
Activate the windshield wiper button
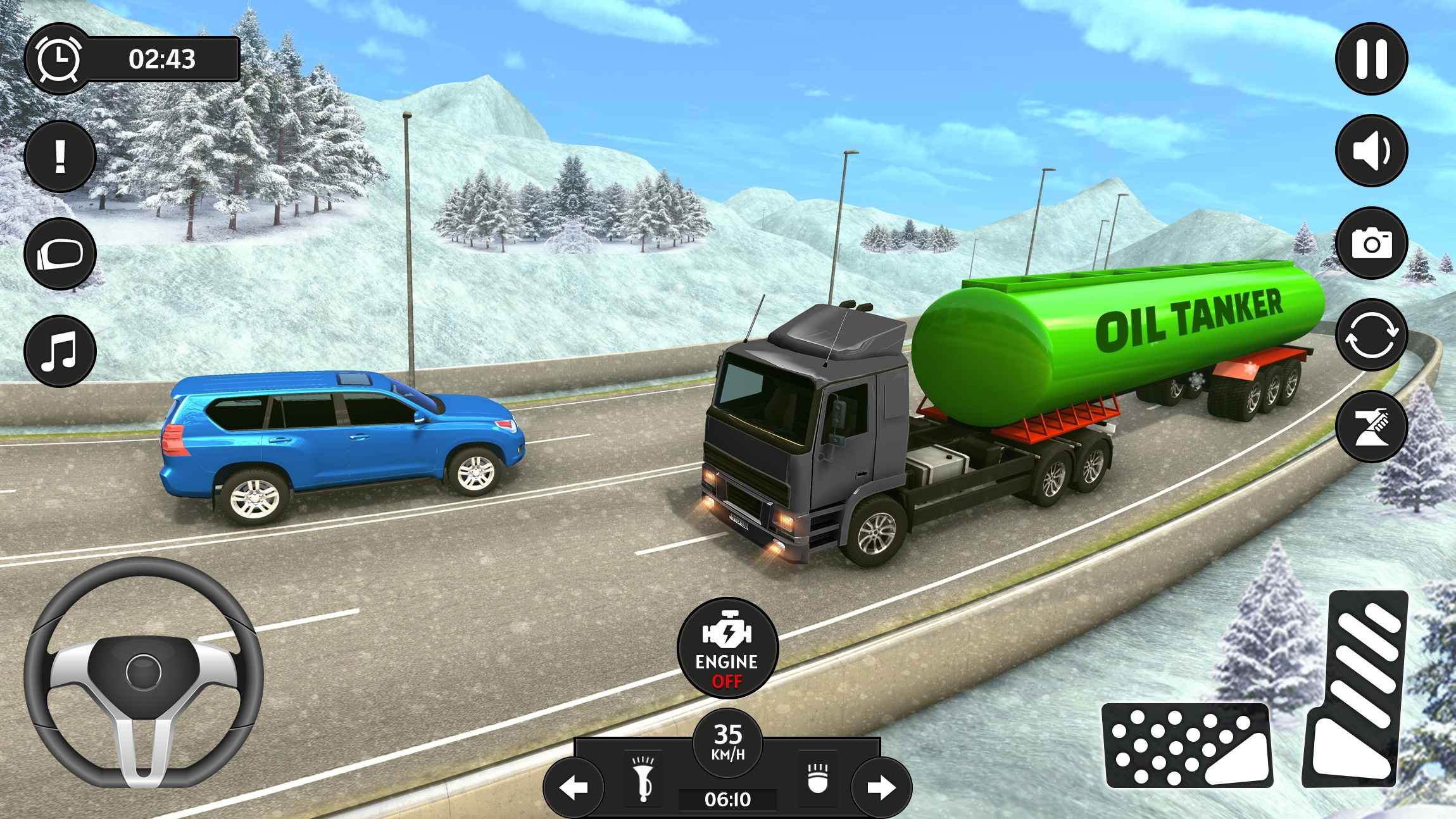click(1371, 427)
